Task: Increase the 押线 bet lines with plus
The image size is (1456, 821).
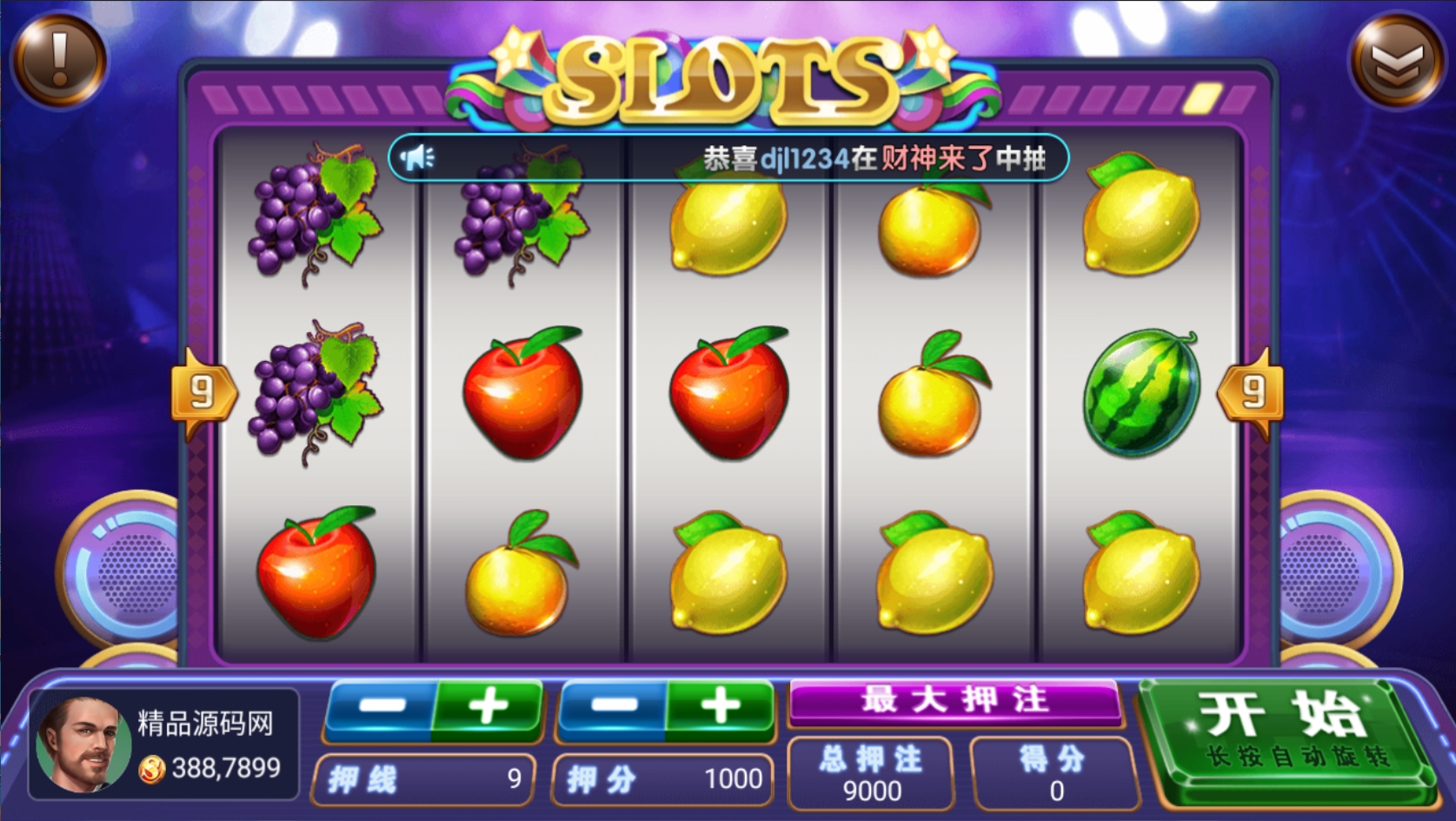Action: [x=489, y=707]
